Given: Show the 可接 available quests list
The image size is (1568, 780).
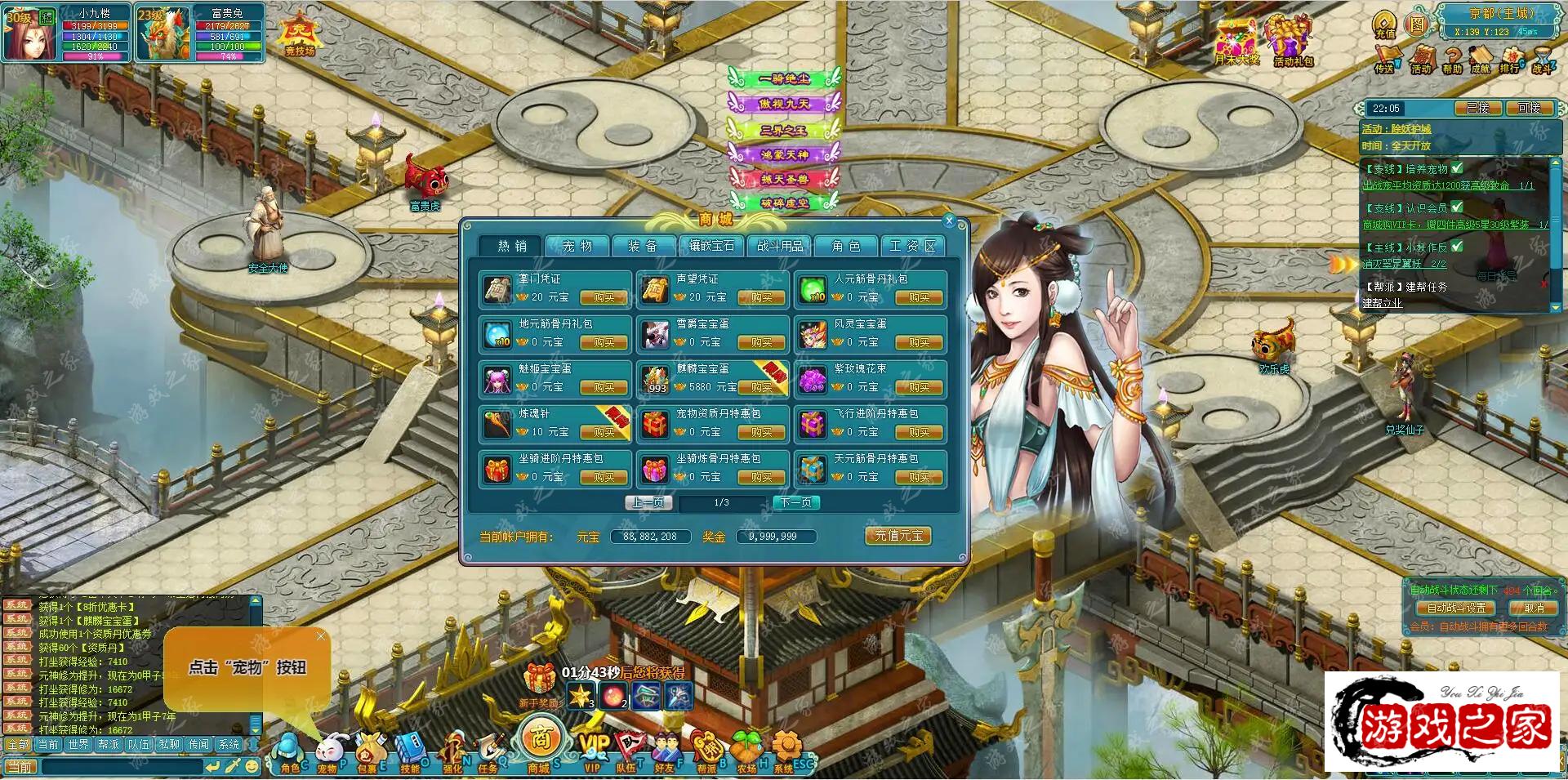Looking at the screenshot, I should (x=1528, y=108).
